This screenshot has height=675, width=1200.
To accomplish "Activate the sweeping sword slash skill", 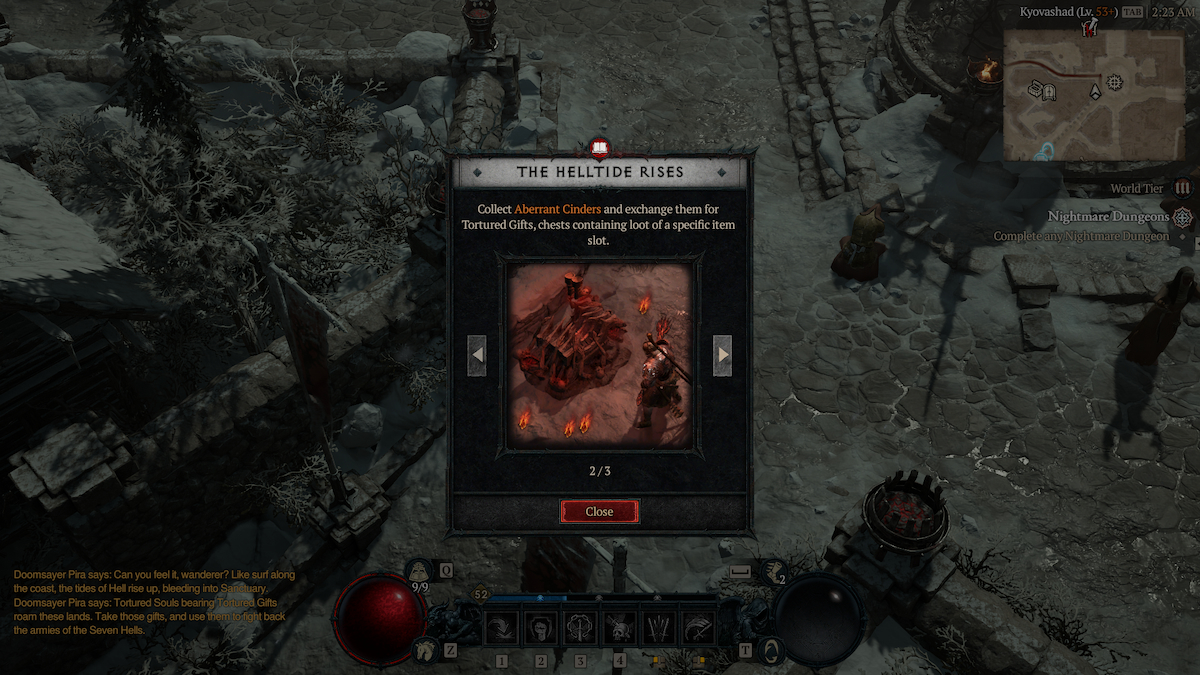I will pos(697,628).
